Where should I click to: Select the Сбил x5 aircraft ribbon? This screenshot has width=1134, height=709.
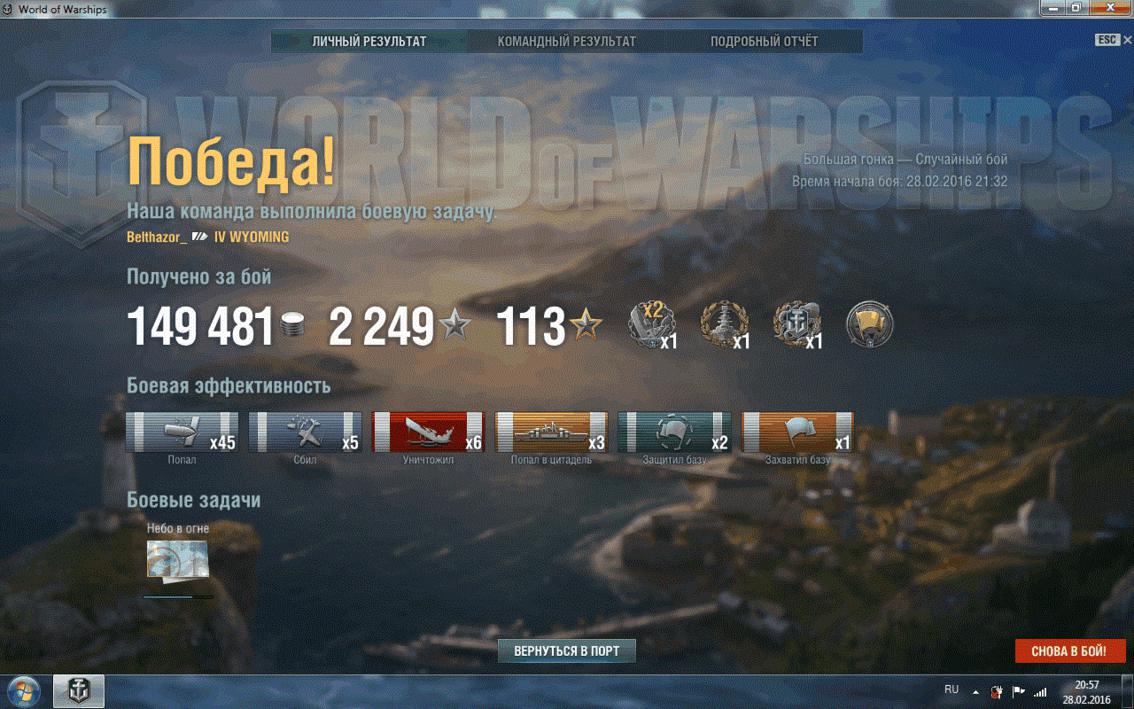pyautogui.click(x=305, y=432)
